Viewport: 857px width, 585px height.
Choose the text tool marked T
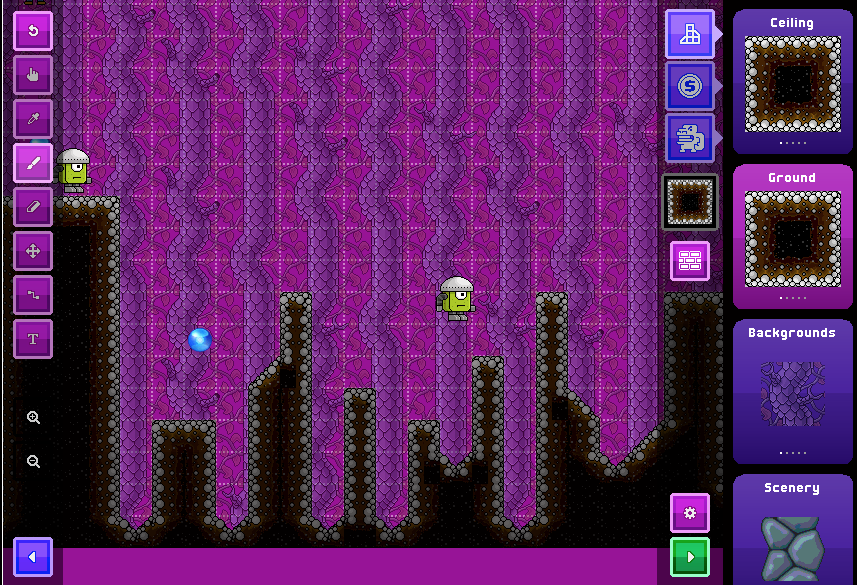tap(33, 339)
